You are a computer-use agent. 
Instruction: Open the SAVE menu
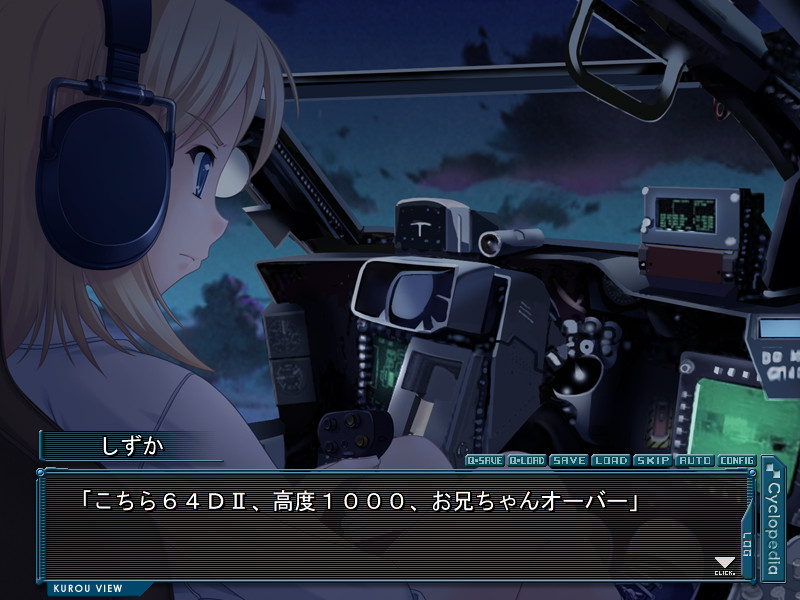569,461
